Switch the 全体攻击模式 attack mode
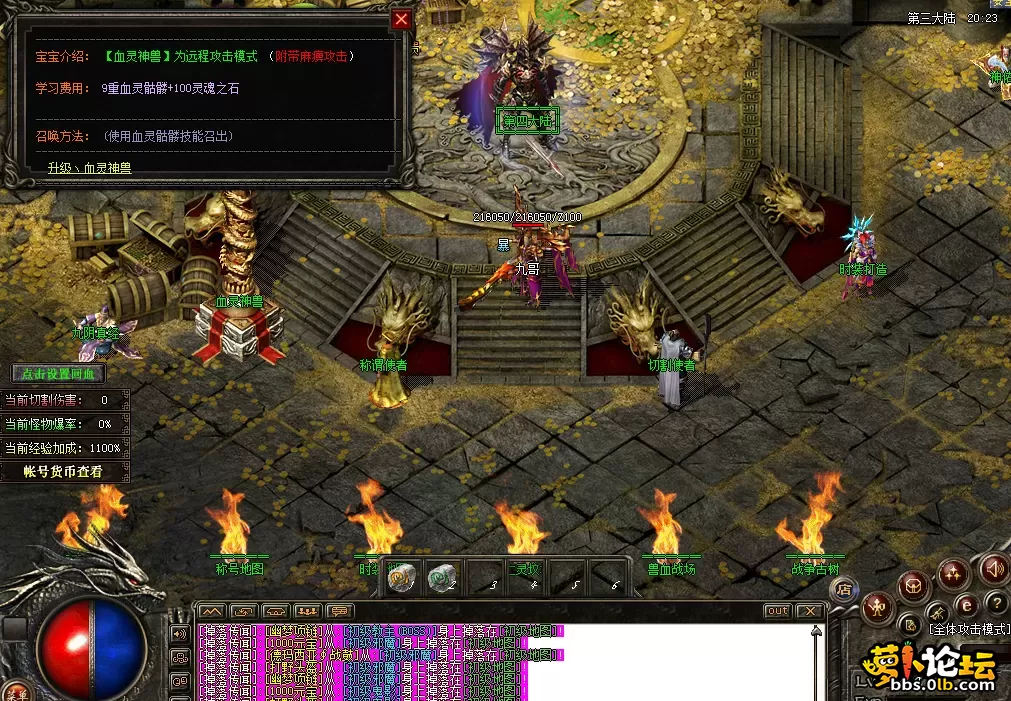Viewport: 1011px width, 701px height. click(x=968, y=630)
